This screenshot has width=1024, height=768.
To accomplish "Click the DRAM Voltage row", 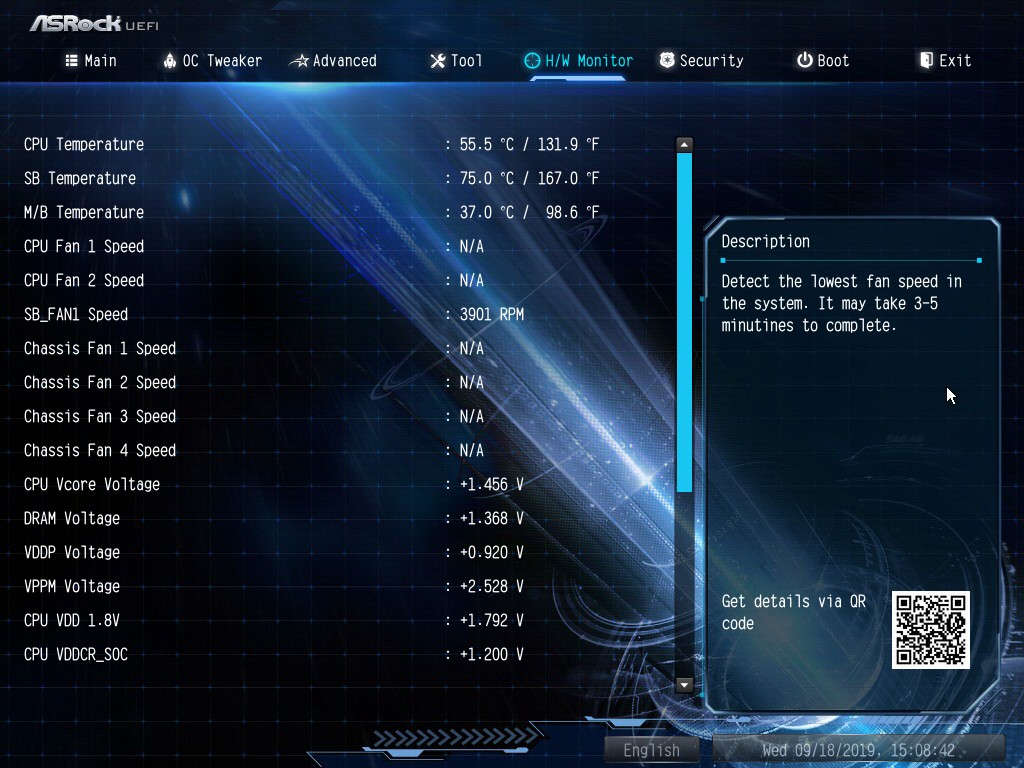I will (72, 518).
